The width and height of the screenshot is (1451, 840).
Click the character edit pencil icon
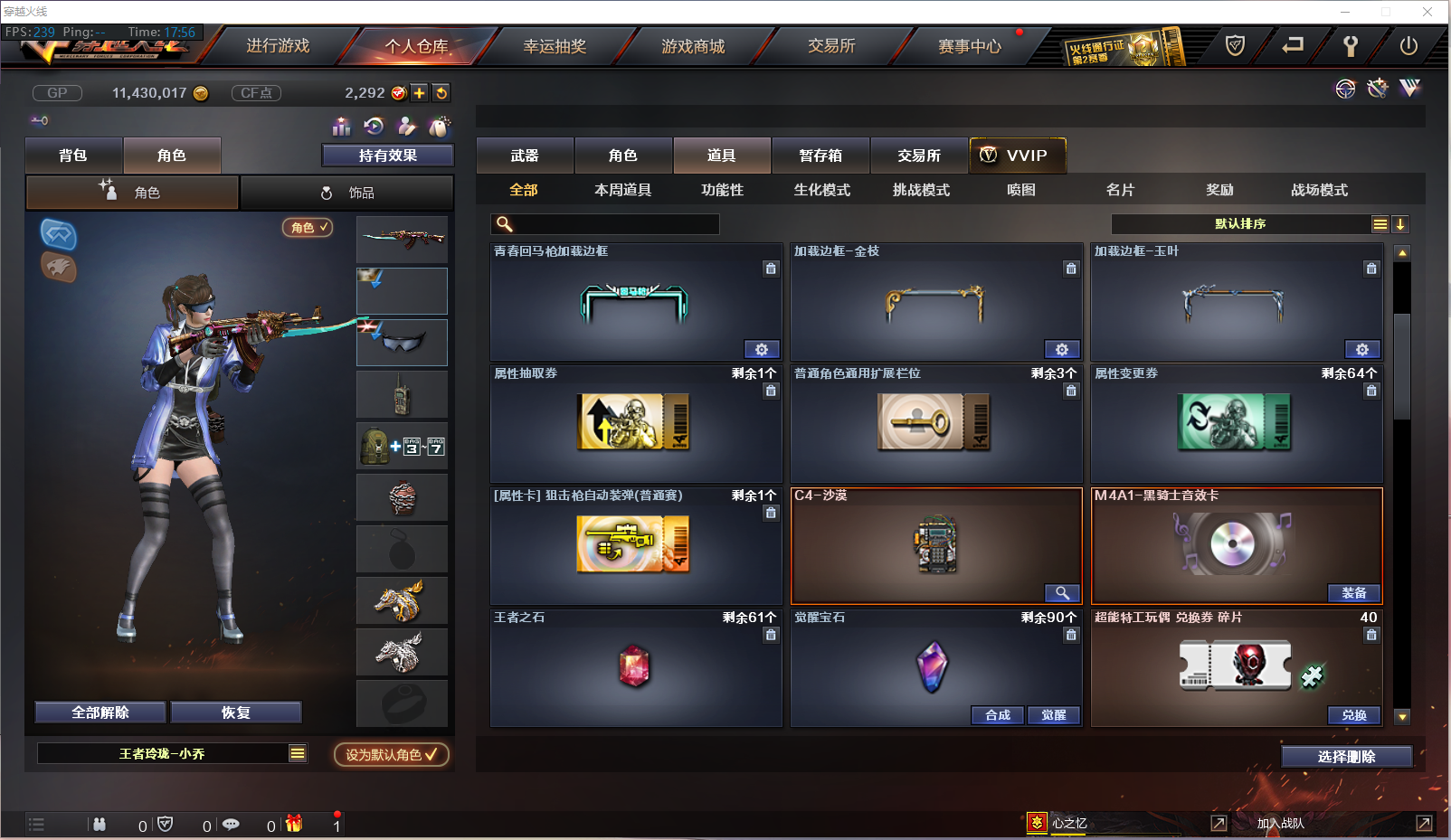coord(406,127)
